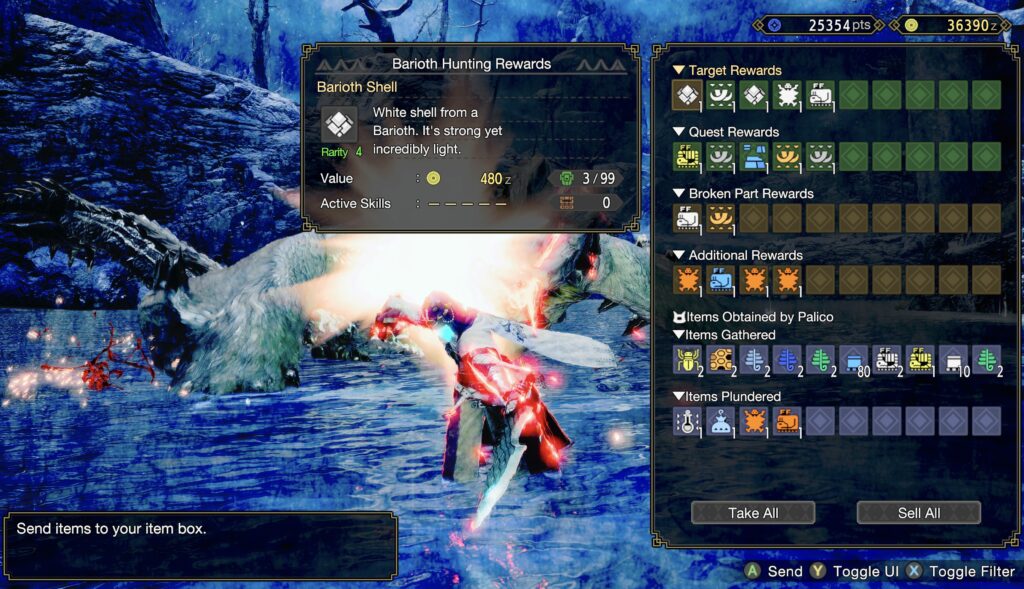
Task: Click the Take All button
Action: click(x=753, y=513)
